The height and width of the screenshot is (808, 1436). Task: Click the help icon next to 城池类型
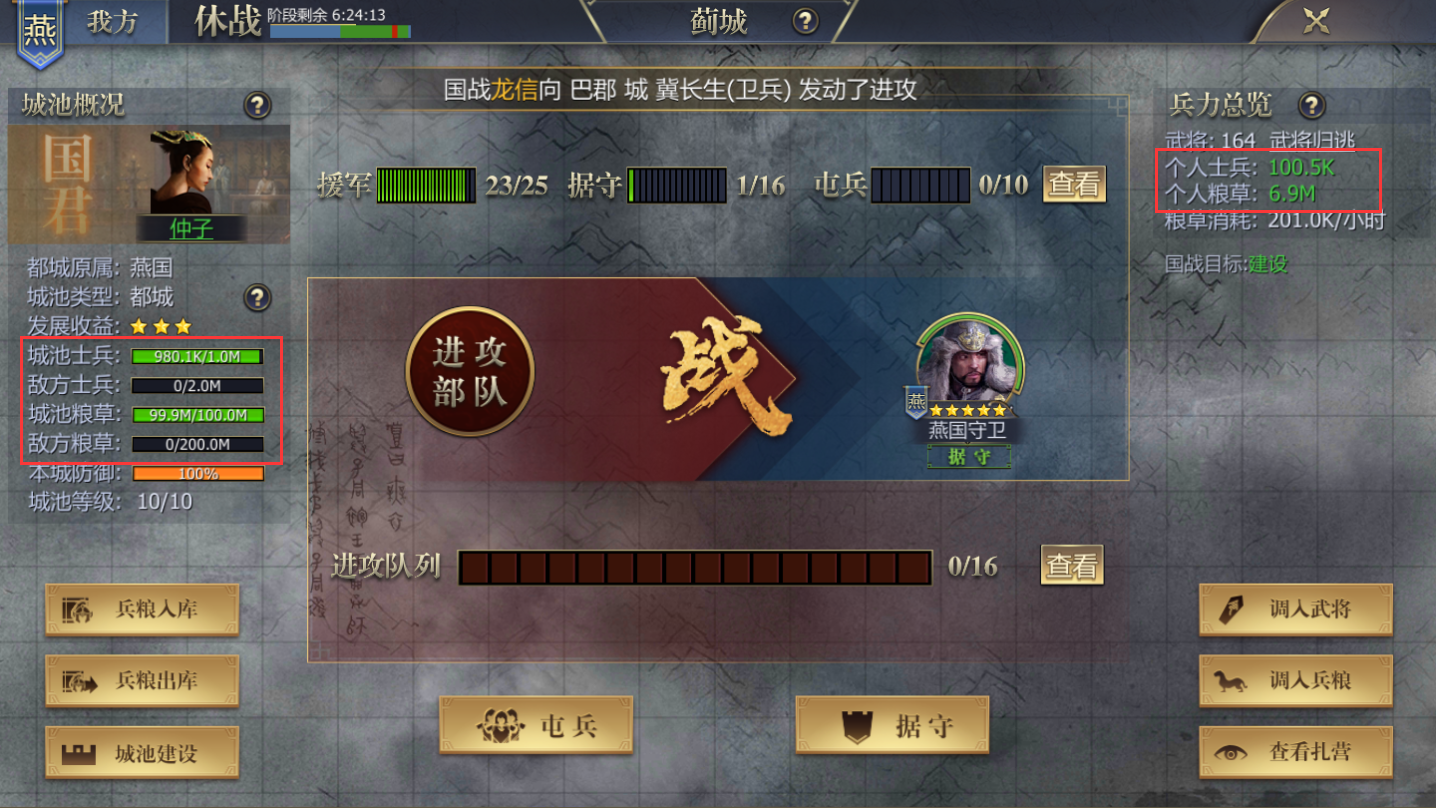click(x=257, y=297)
